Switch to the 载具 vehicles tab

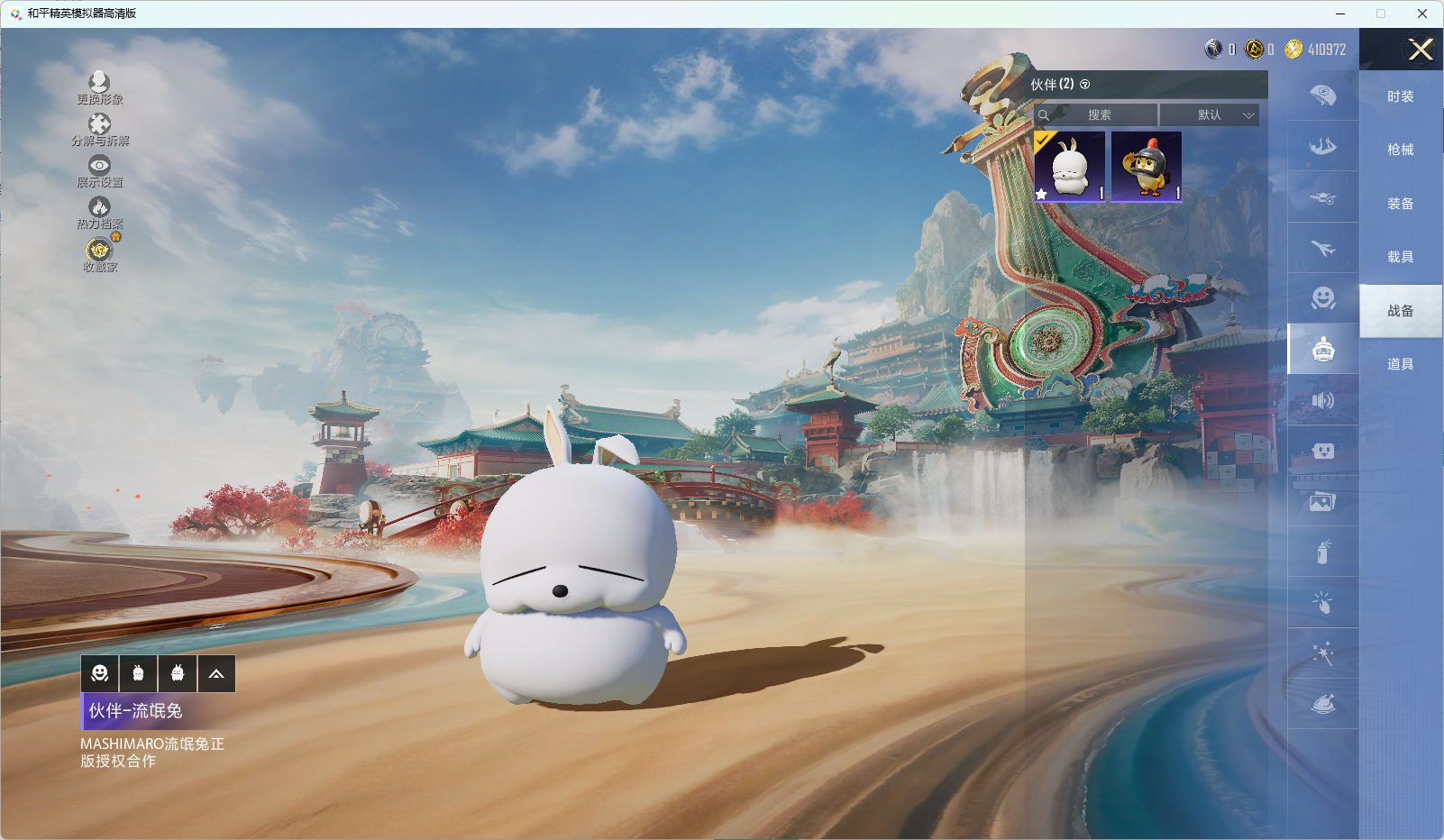click(x=1400, y=257)
